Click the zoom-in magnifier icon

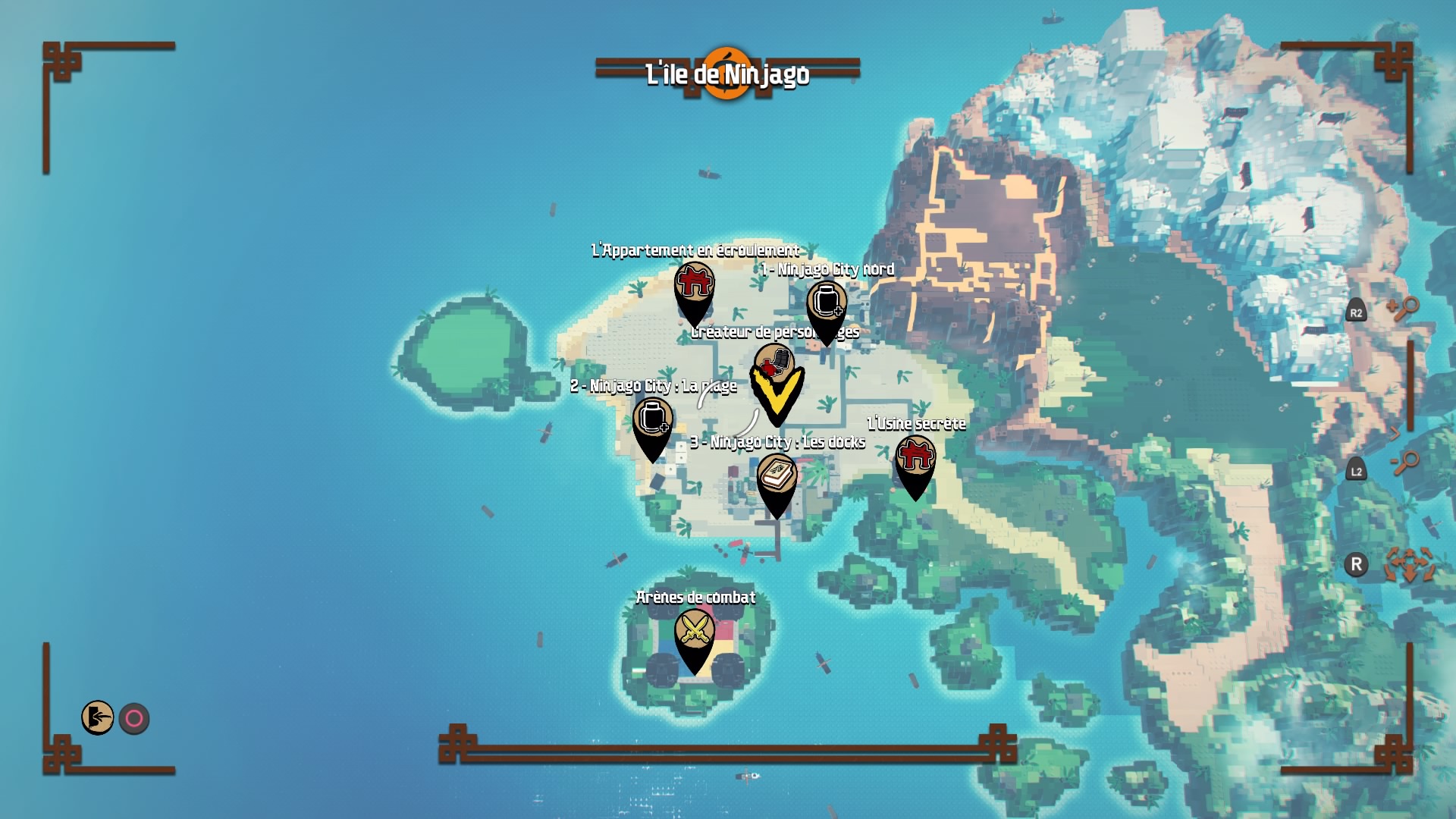[1404, 309]
